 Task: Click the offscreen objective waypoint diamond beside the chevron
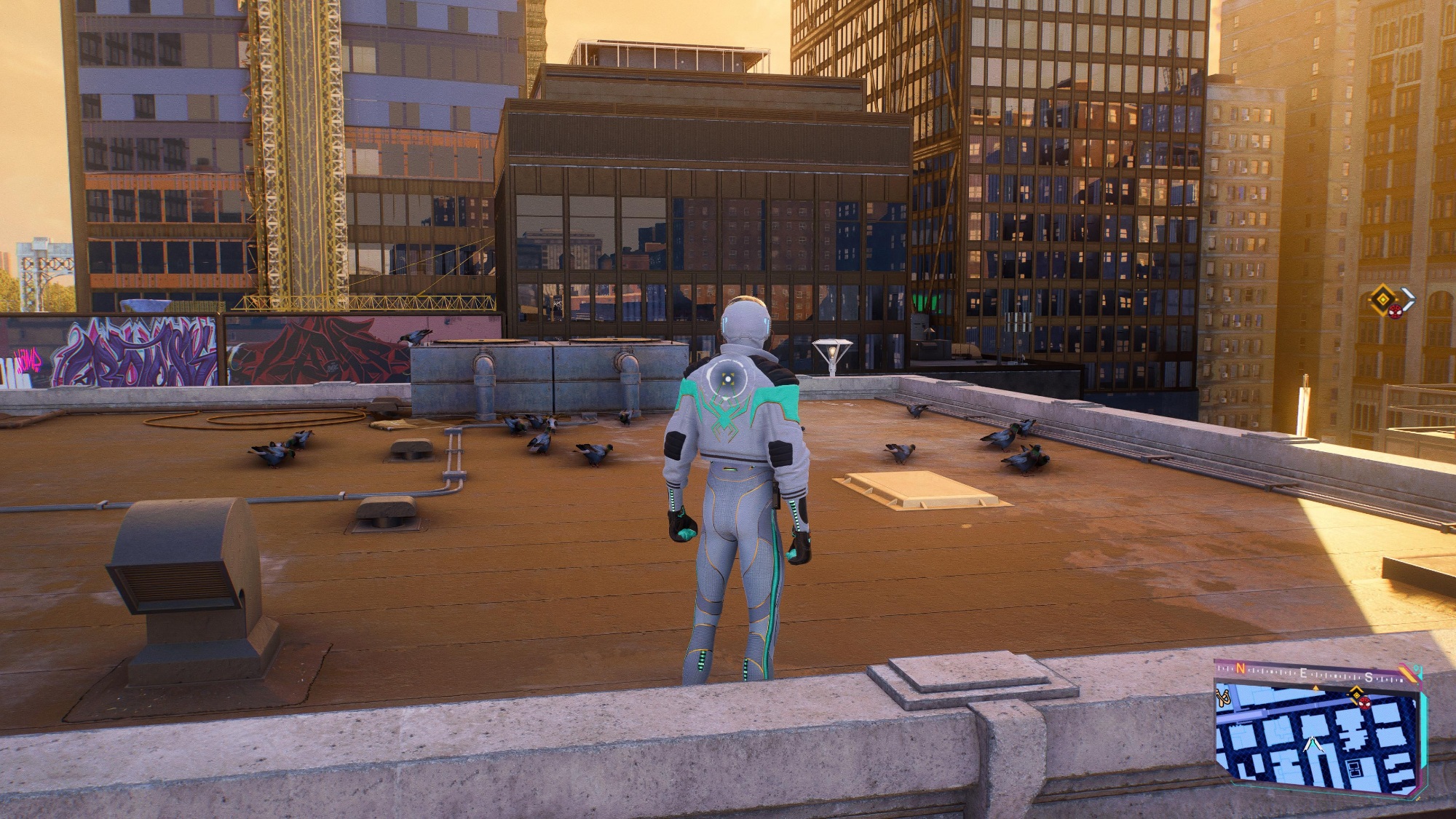click(x=1382, y=298)
